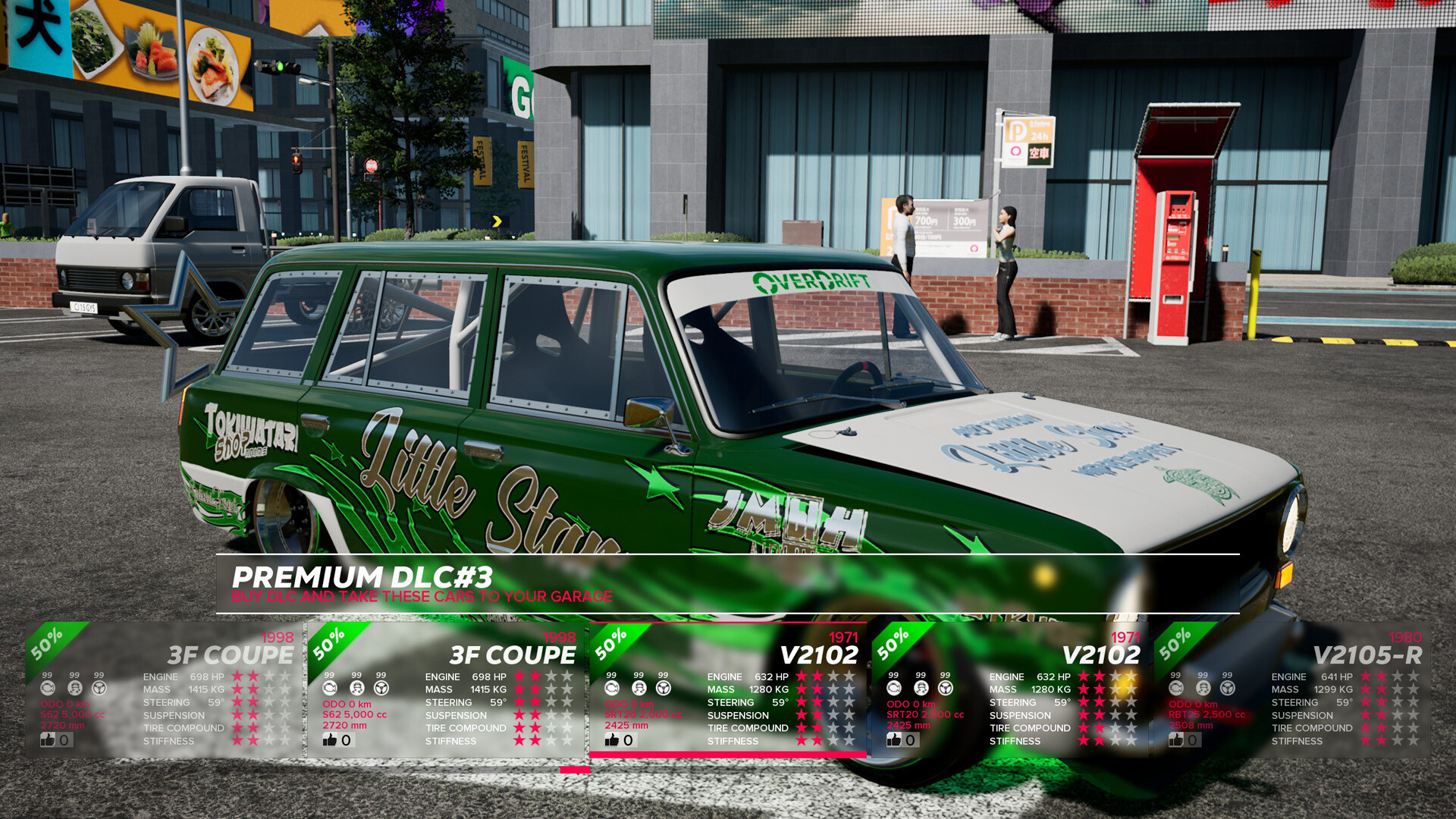Click the helmet icon on the second V2102 card
1456x819 pixels.
click(920, 688)
